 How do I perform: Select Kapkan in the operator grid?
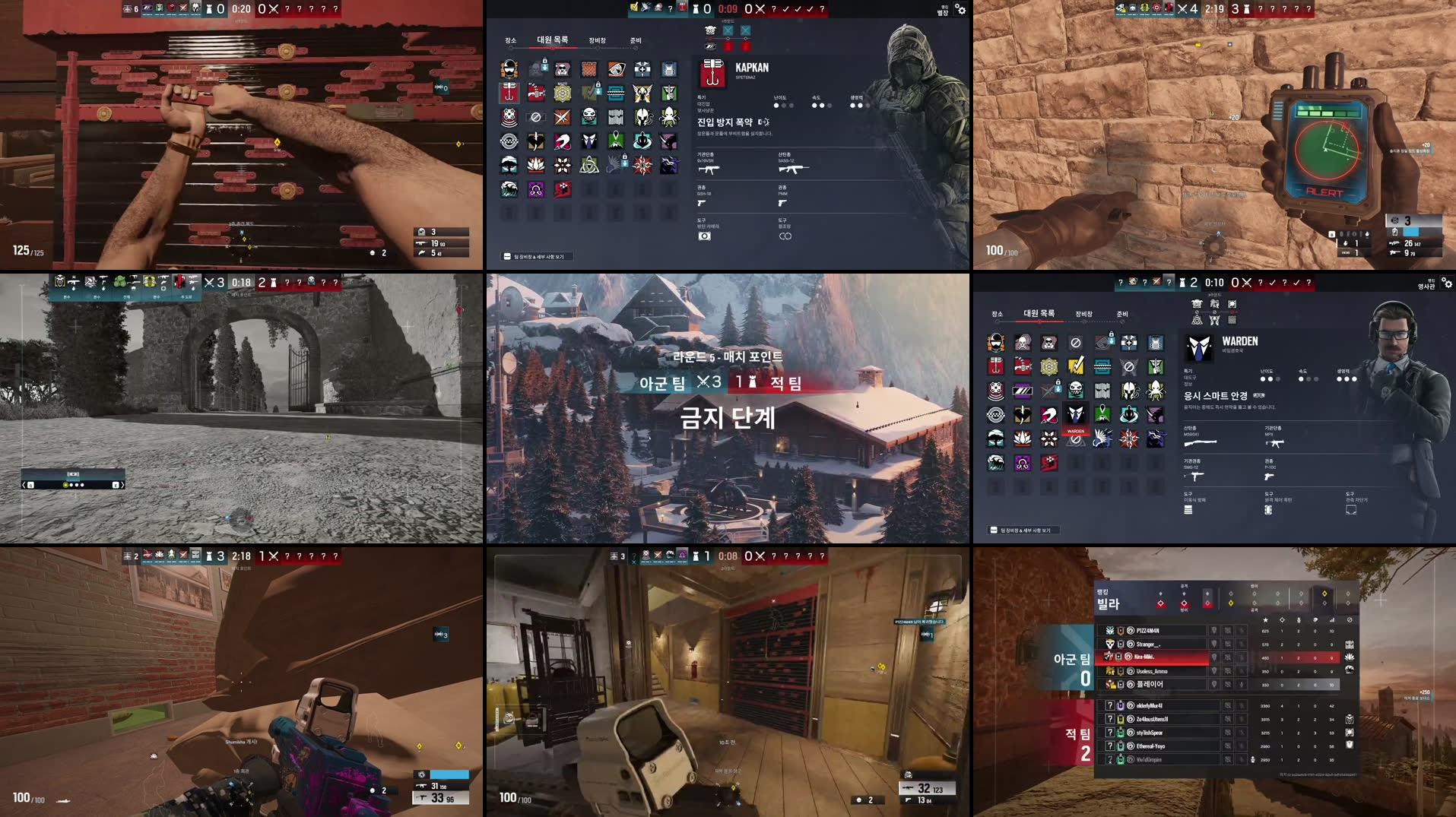pyautogui.click(x=509, y=93)
